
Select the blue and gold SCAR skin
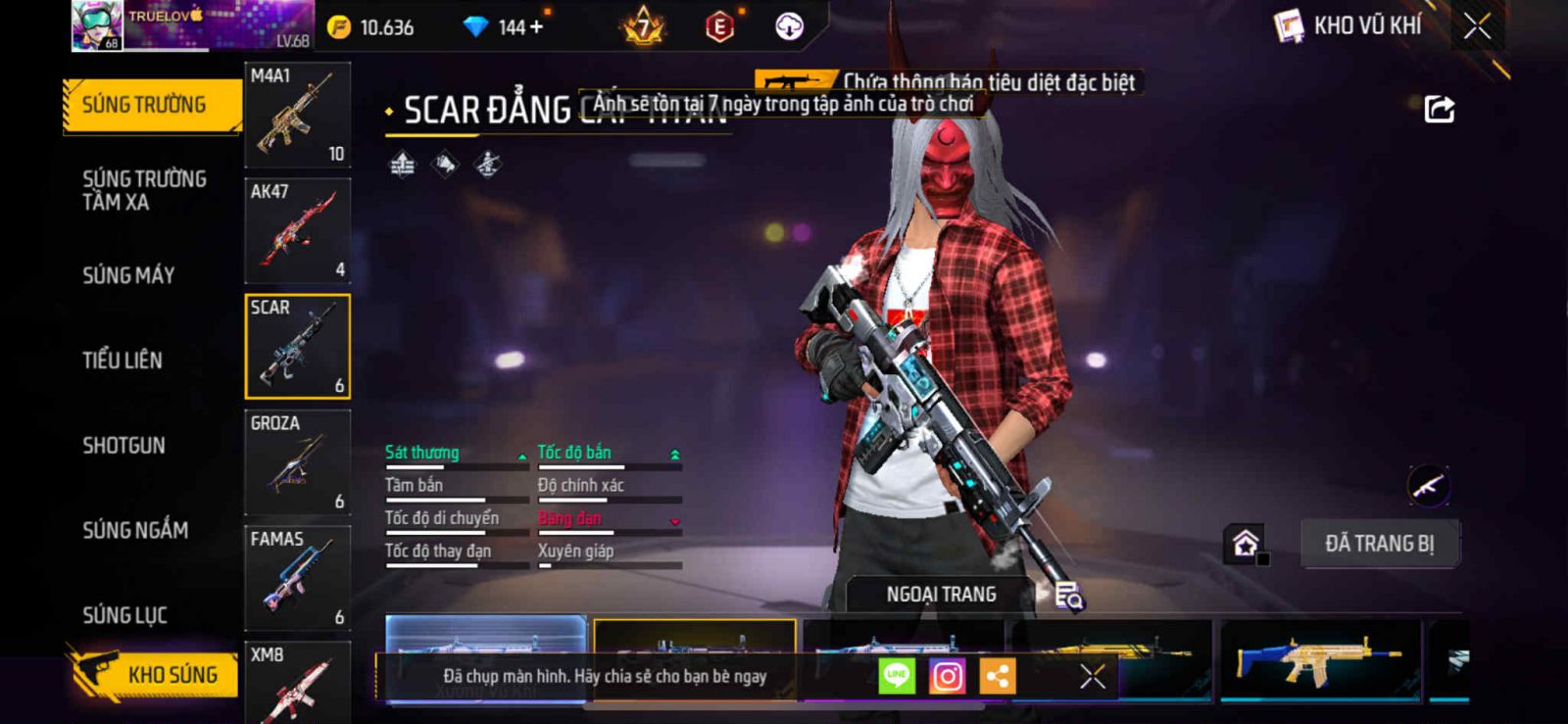(x=1320, y=660)
